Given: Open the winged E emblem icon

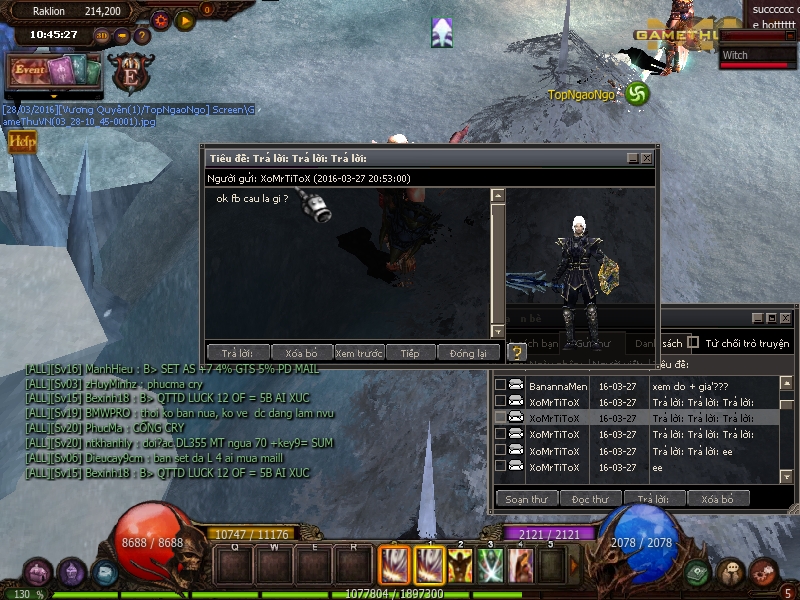Looking at the screenshot, I should (129, 73).
